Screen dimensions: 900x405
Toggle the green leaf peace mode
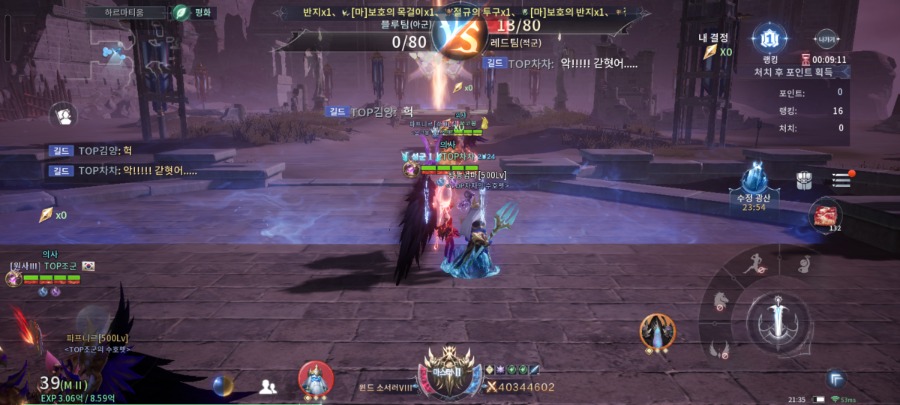(x=181, y=13)
